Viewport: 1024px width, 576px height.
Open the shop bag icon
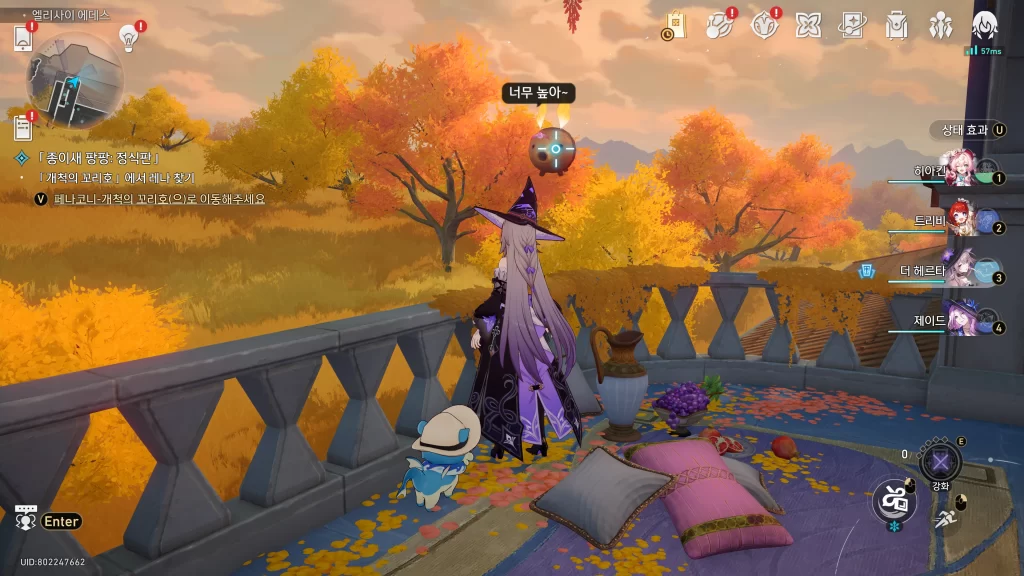(x=676, y=25)
